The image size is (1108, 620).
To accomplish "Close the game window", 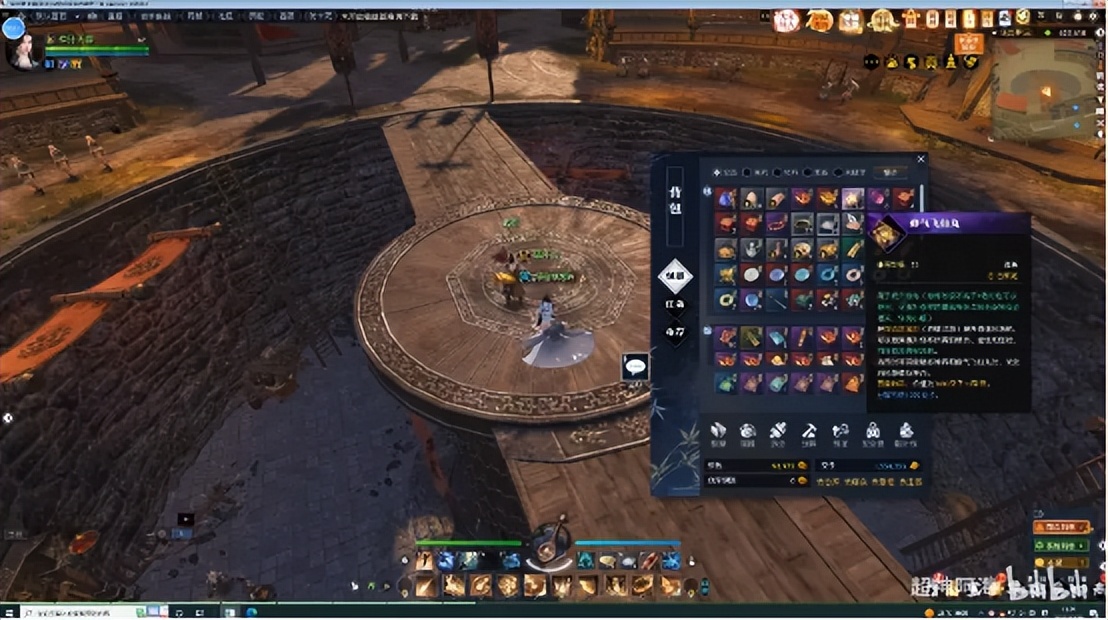I will (x=1097, y=4).
